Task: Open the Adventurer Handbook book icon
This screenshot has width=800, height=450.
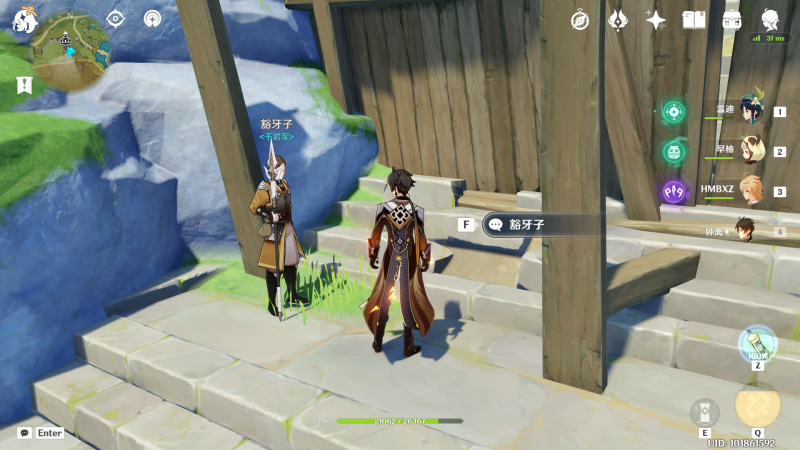Action: (x=694, y=20)
